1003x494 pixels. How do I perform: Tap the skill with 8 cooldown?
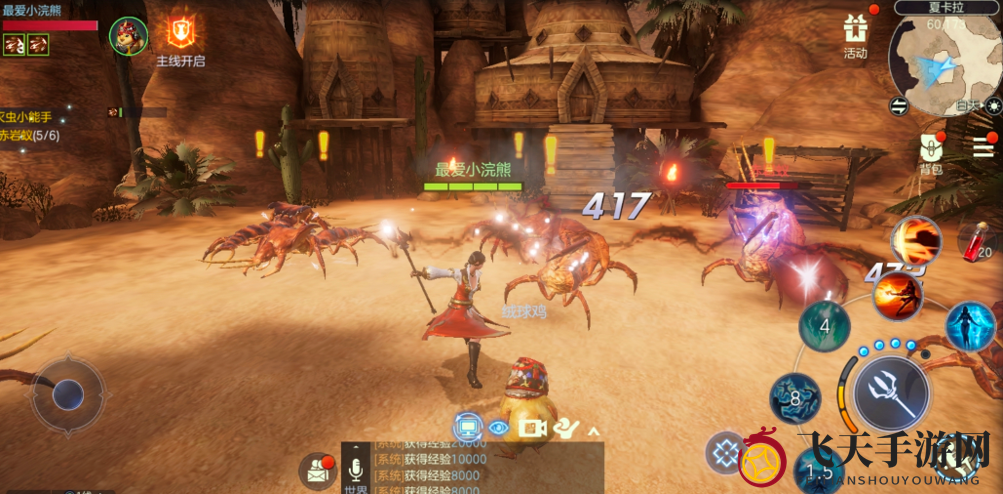click(x=795, y=398)
